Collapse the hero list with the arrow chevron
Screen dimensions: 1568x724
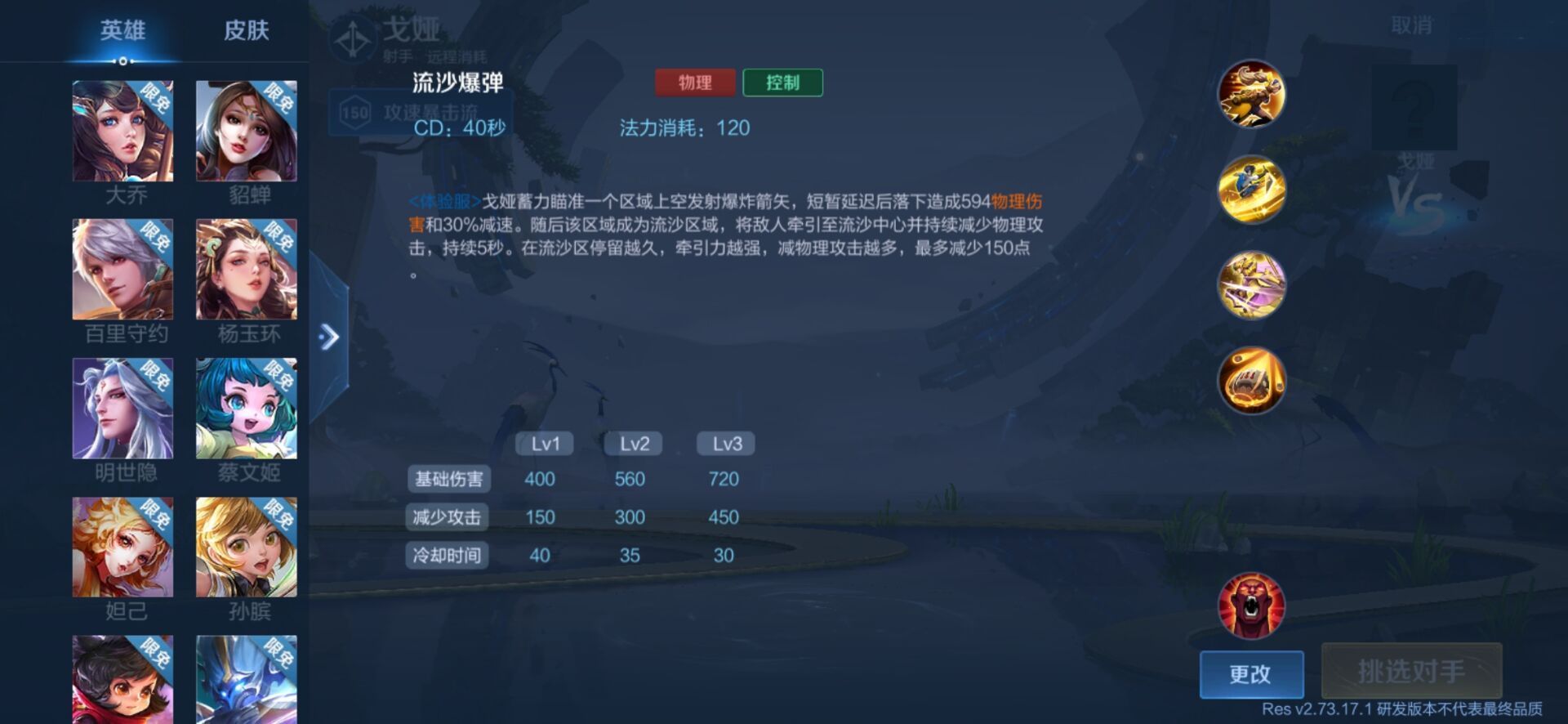[x=330, y=334]
